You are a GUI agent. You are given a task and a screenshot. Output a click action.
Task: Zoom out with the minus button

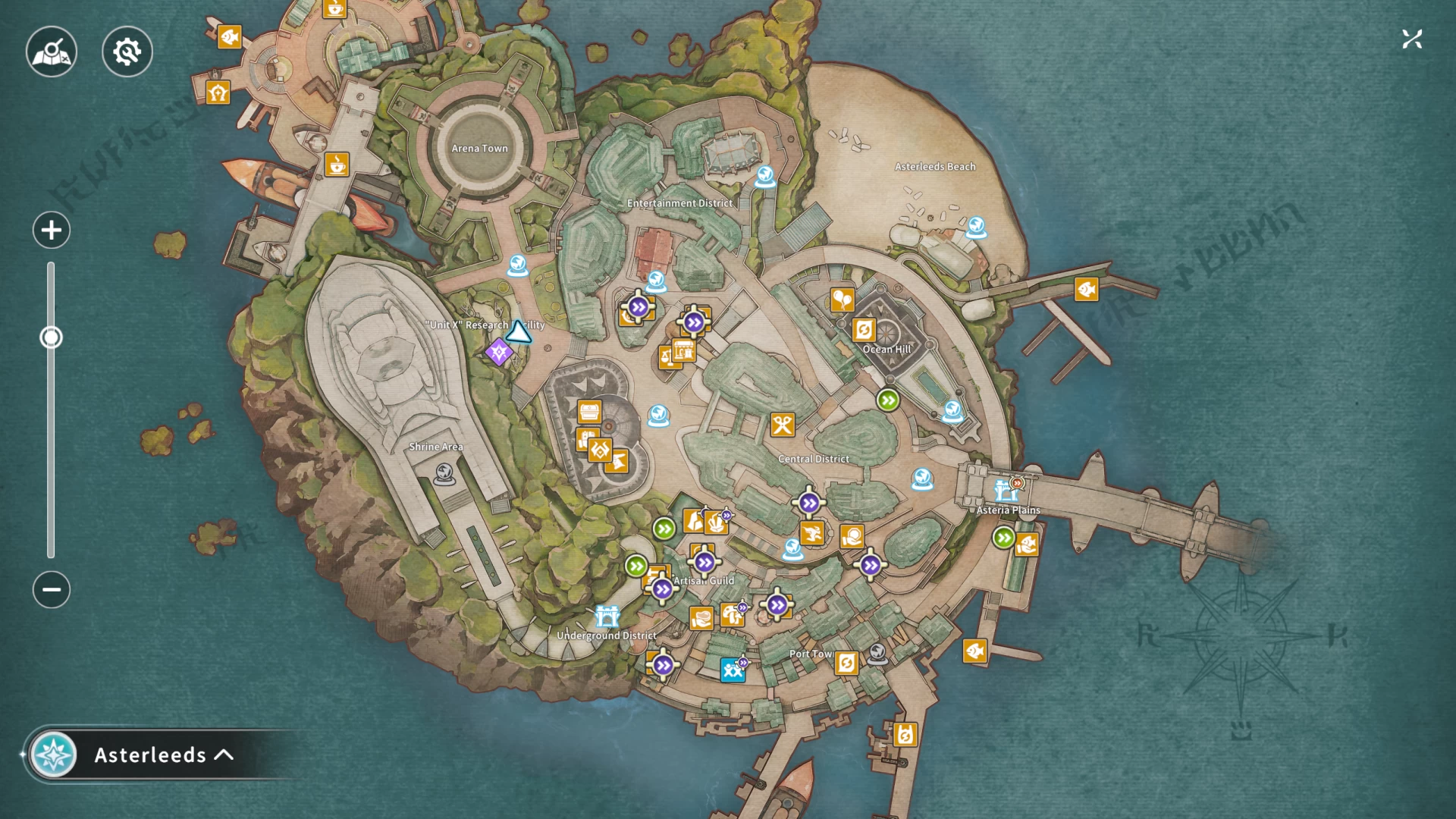coord(52,589)
